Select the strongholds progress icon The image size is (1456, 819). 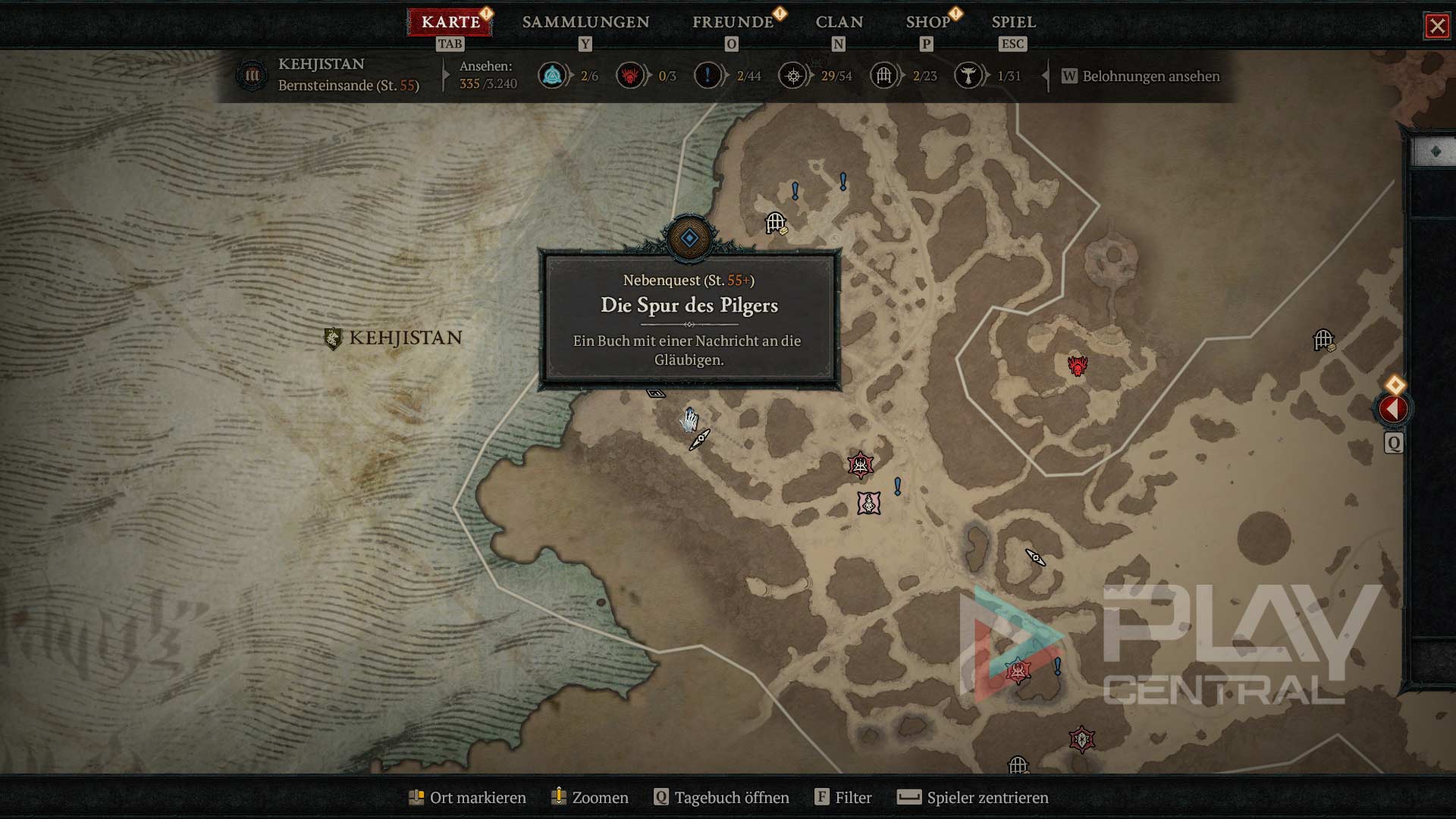[x=630, y=76]
